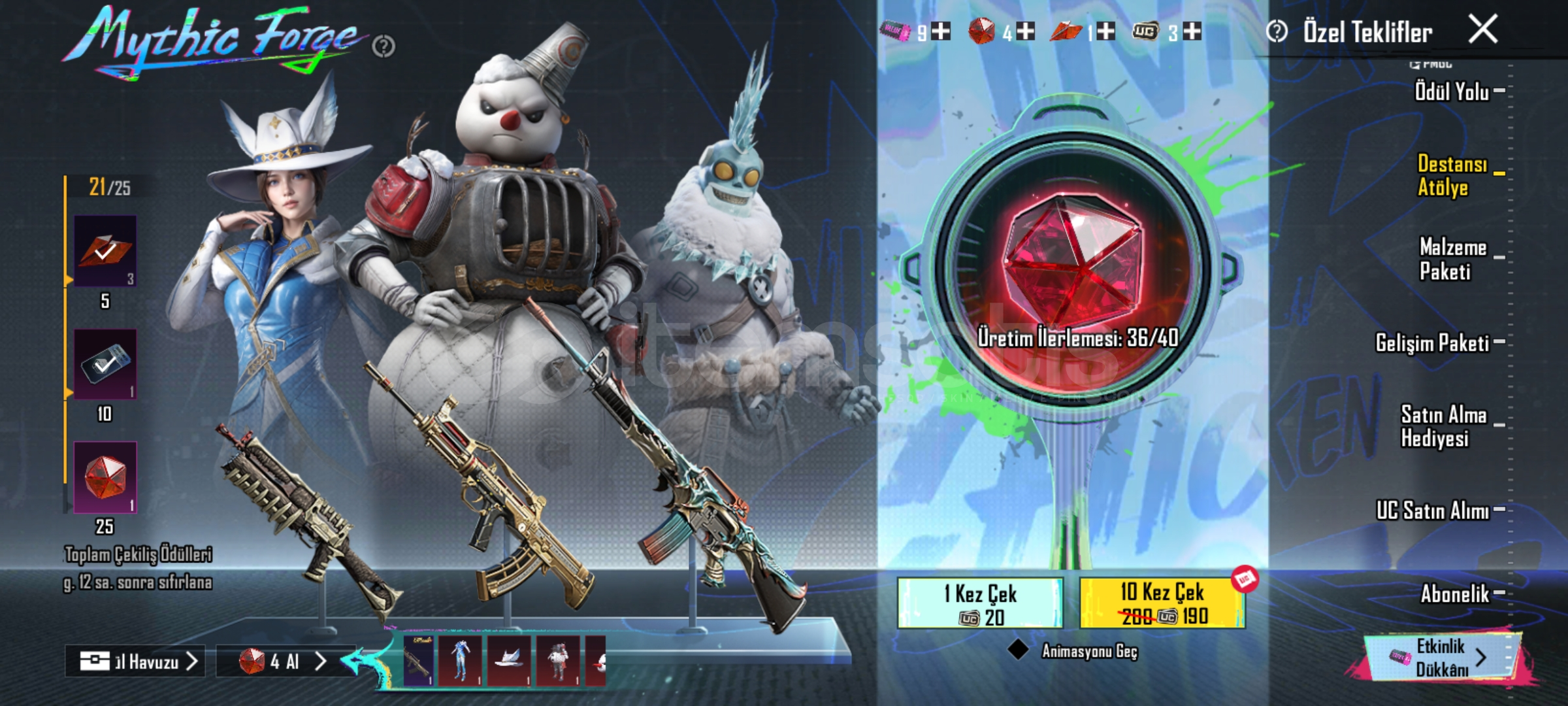The width and height of the screenshot is (1568, 706).
Task: Add pink voucher tickets with plus button
Action: (x=941, y=31)
